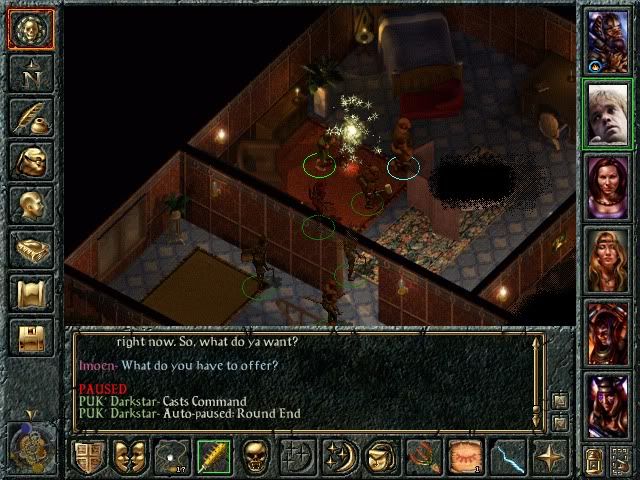
Task: Select the highlighted golden weapon slot
Action: click(213, 457)
